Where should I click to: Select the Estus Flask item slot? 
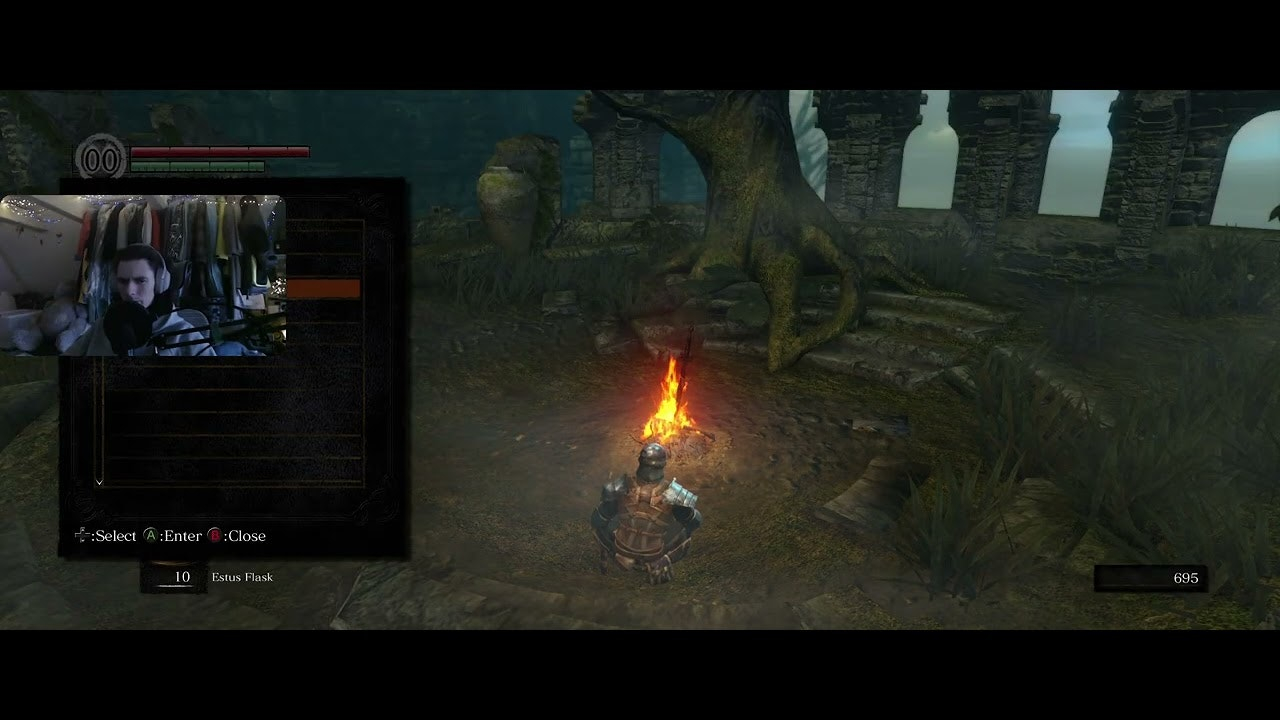174,577
